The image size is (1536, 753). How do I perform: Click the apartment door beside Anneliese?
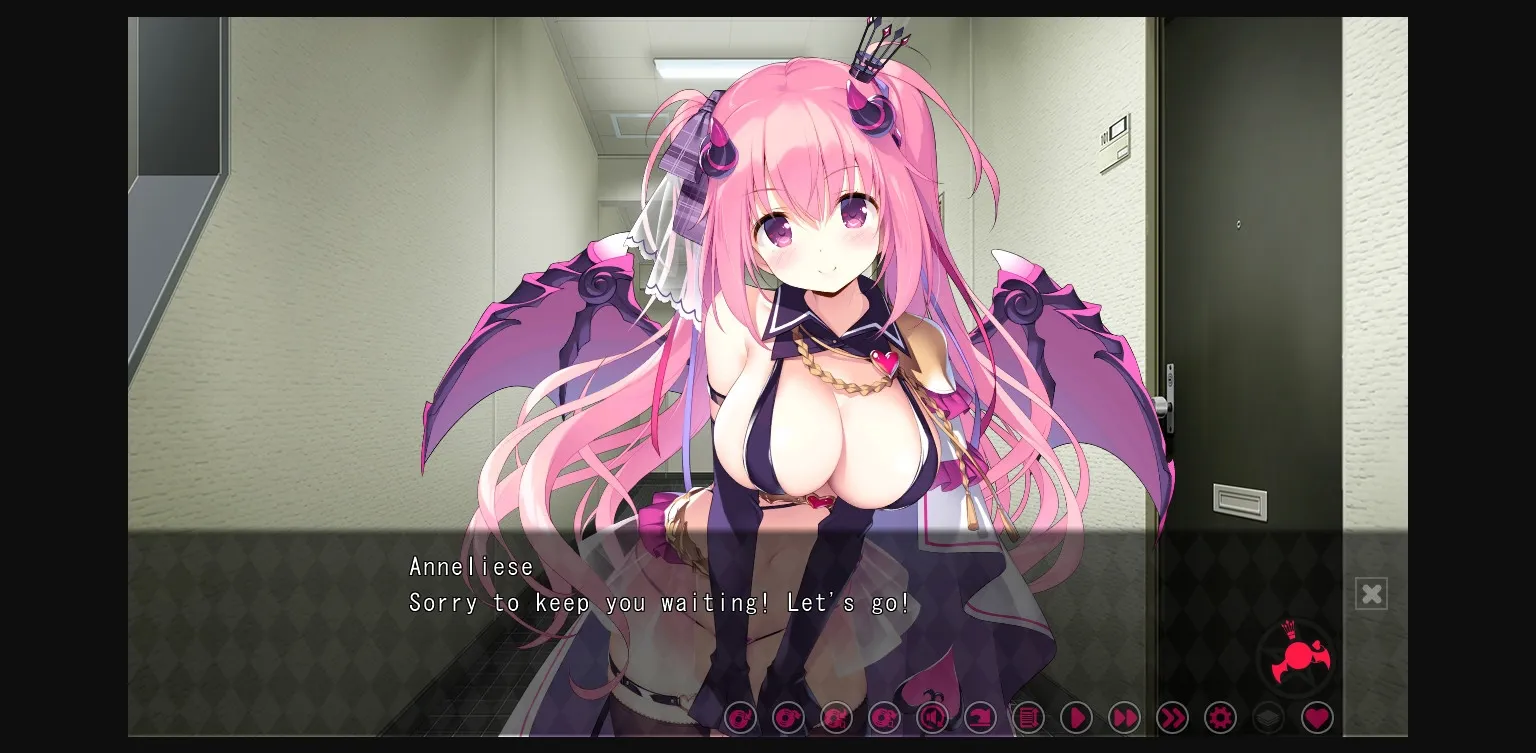pos(1250,300)
